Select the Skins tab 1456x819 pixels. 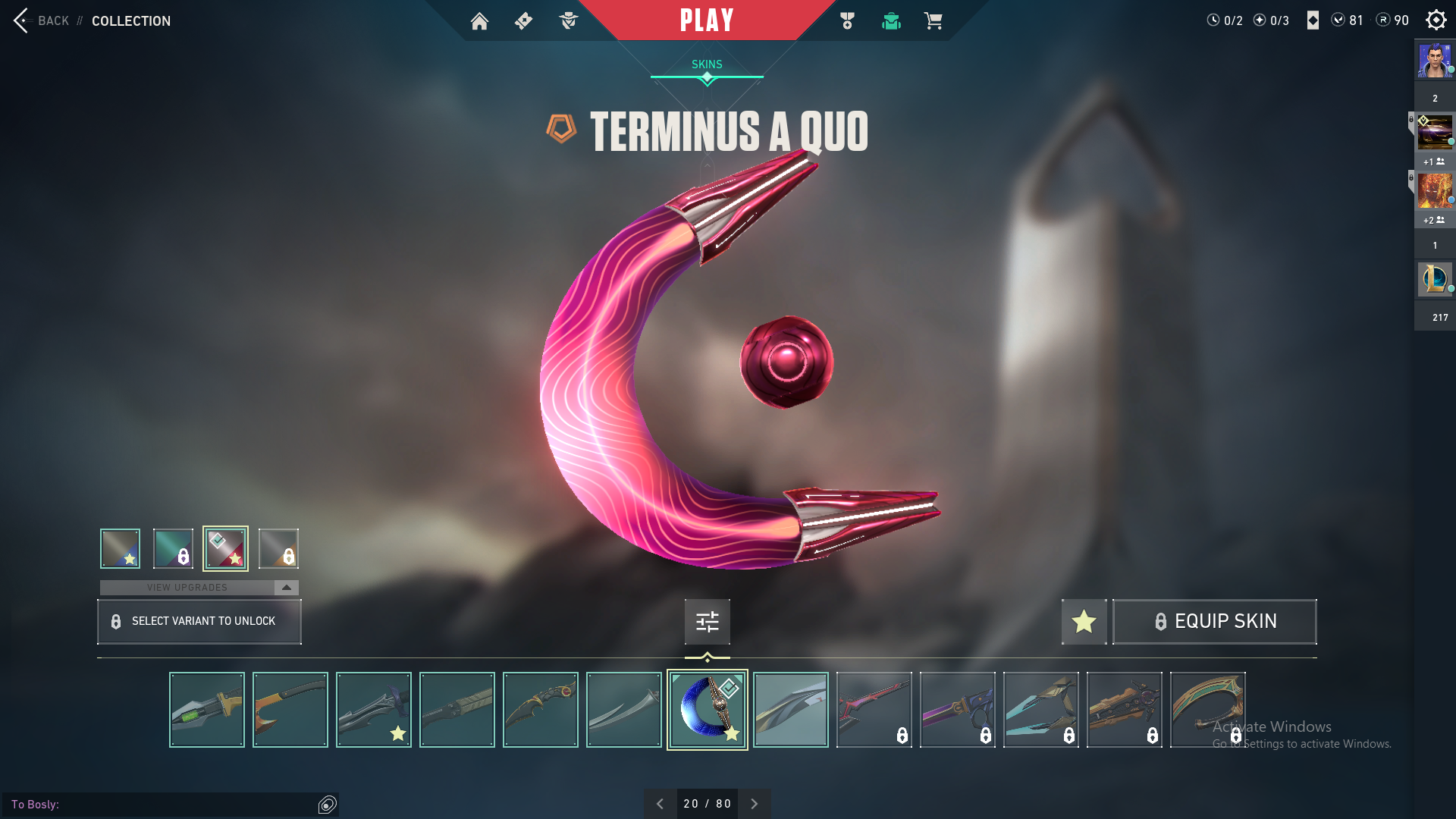click(x=707, y=64)
